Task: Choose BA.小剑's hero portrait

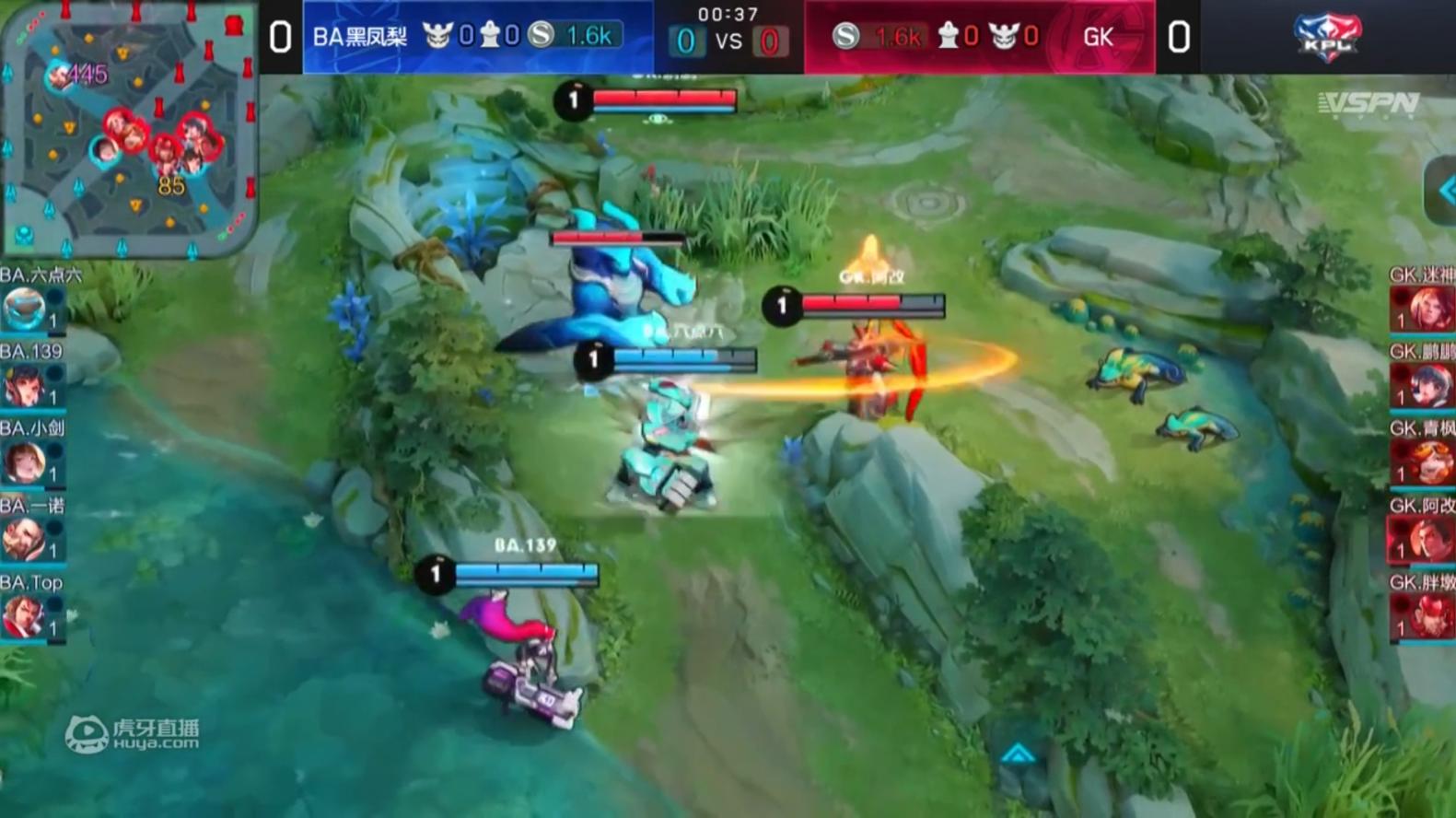Action: click(26, 462)
